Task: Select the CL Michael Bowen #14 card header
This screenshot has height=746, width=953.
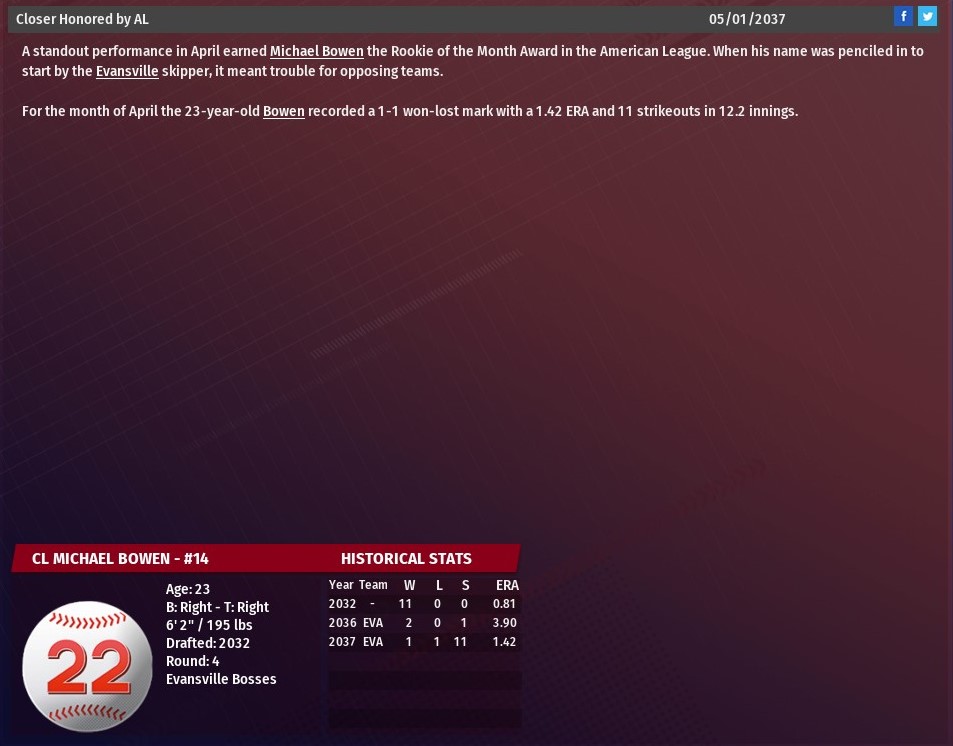Action: pos(120,558)
